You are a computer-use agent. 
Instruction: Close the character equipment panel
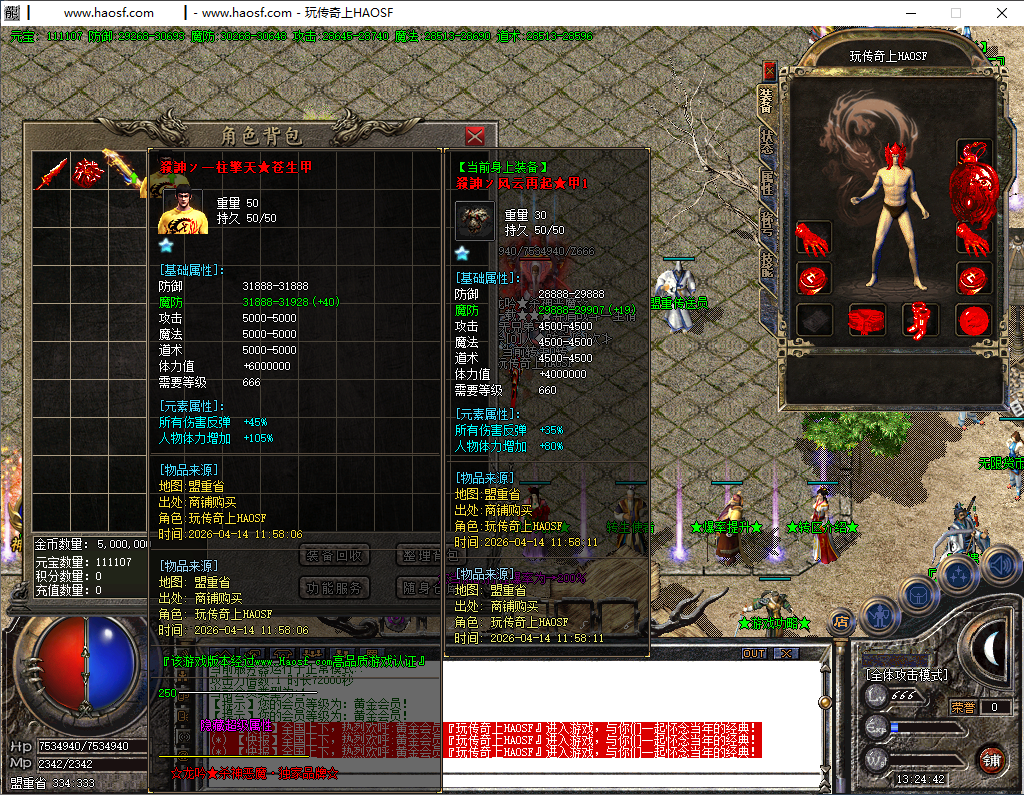769,70
